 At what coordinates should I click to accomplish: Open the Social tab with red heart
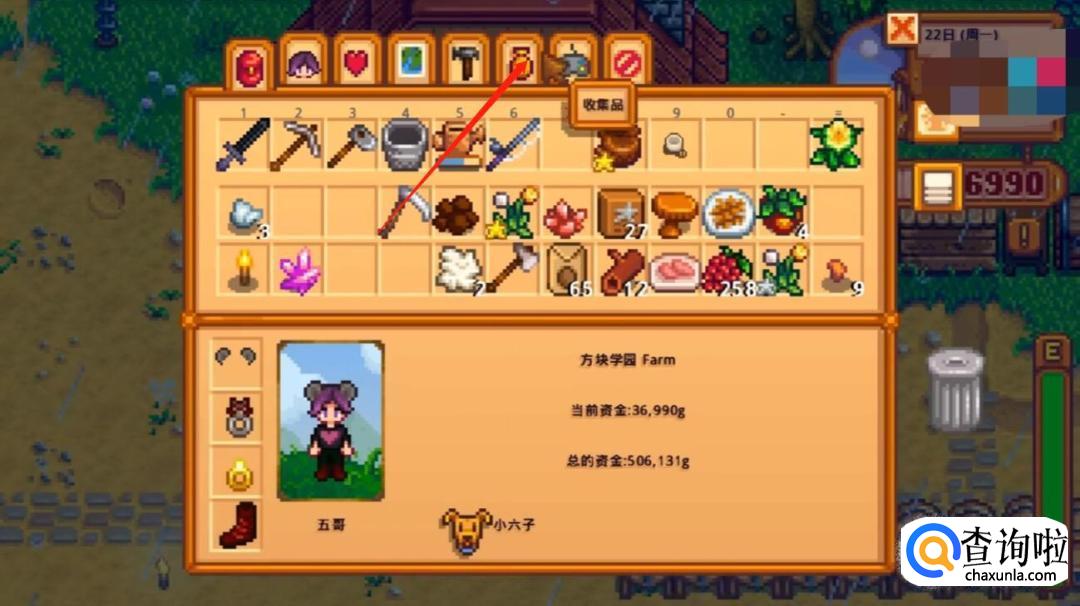coord(357,63)
